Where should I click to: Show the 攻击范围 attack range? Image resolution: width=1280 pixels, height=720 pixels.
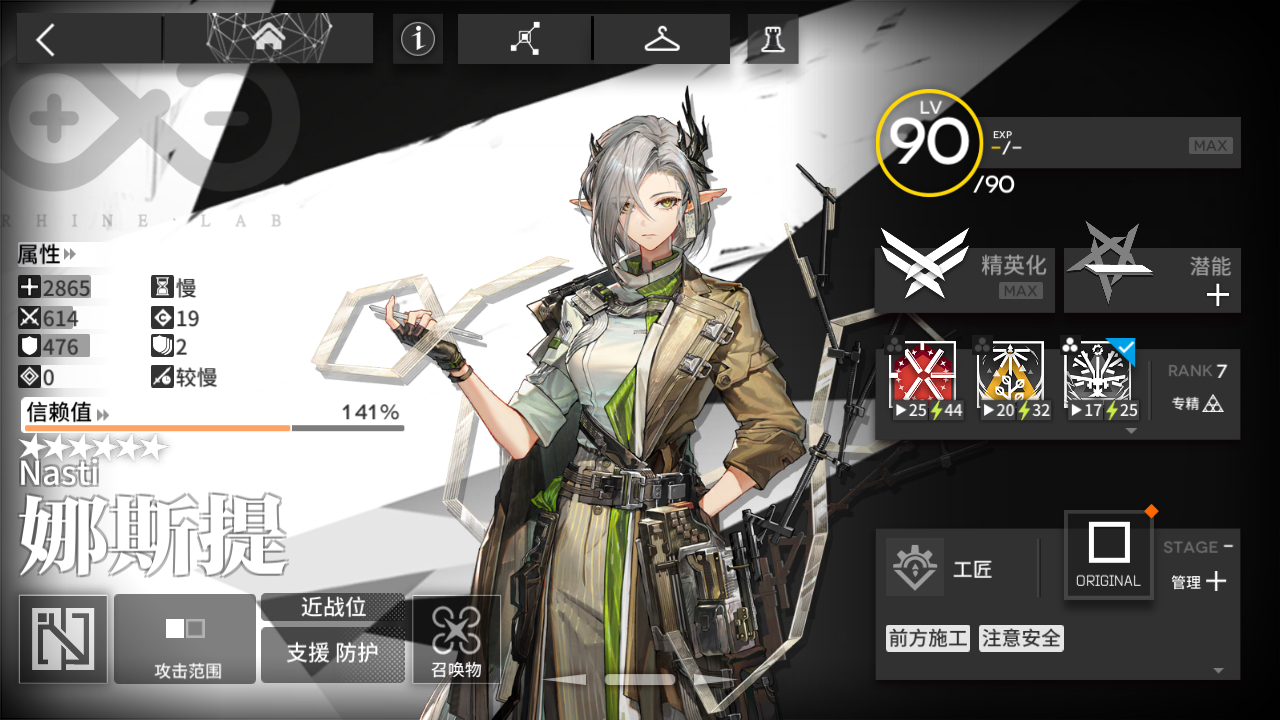point(187,638)
